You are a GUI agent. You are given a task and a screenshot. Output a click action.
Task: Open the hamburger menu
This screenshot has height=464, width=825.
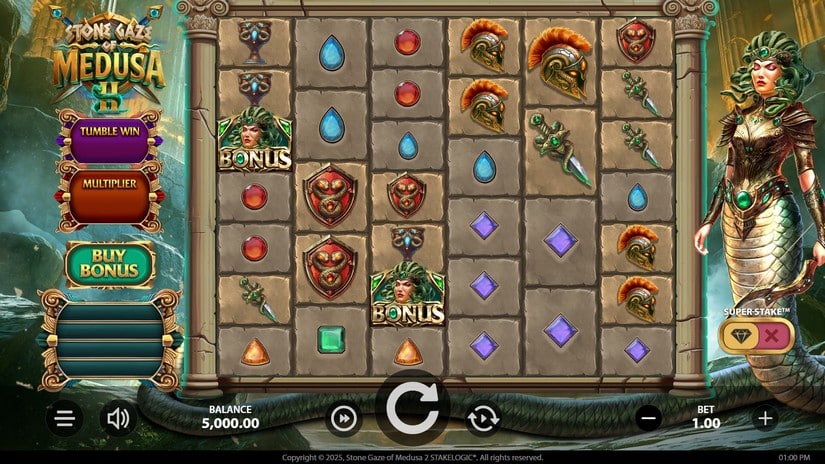(64, 418)
